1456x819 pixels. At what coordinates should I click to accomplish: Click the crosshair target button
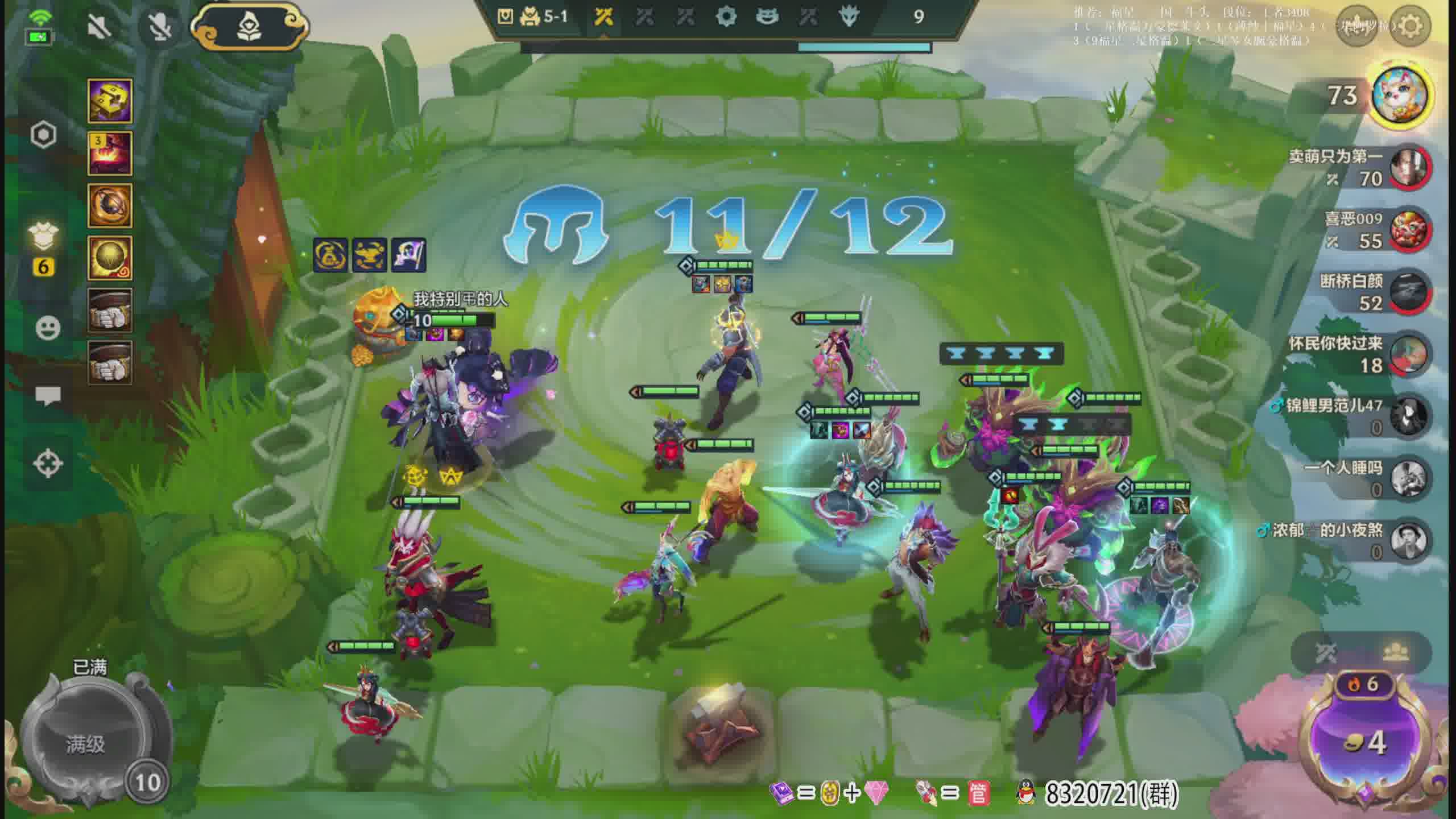(x=48, y=463)
